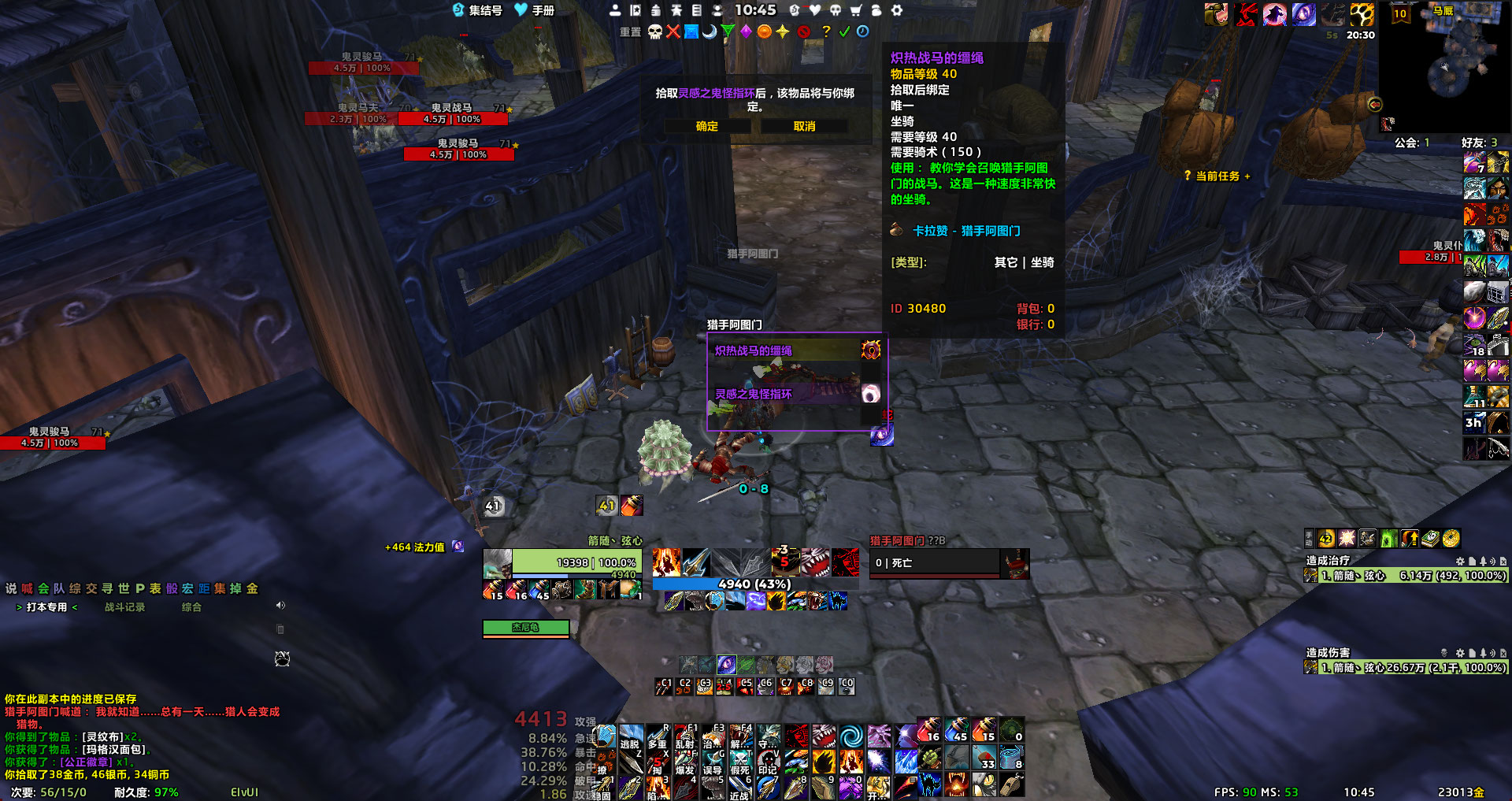The width and height of the screenshot is (1512, 801).
Task: Switch to the 战斗记录 chat tab
Action: coord(125,607)
